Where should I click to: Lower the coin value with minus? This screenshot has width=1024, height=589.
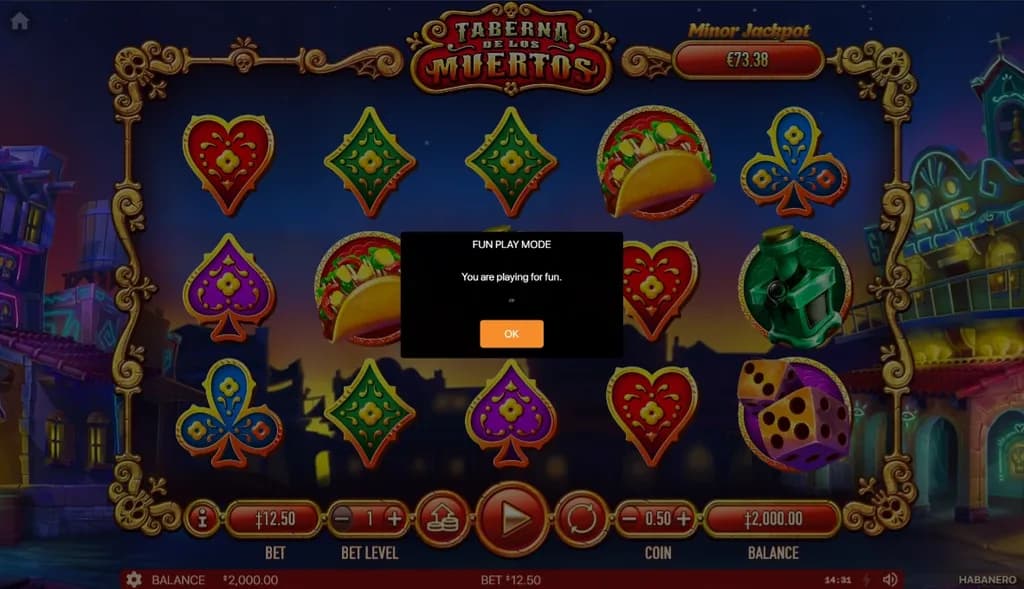click(630, 518)
